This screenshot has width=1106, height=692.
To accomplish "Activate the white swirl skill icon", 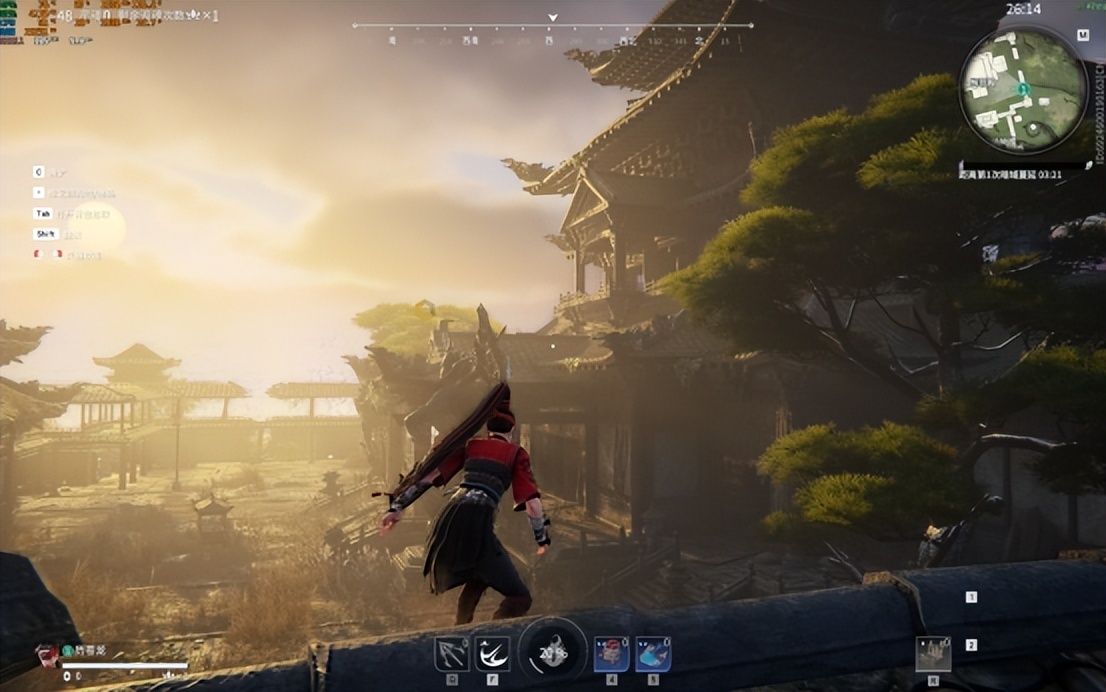I will (492, 654).
